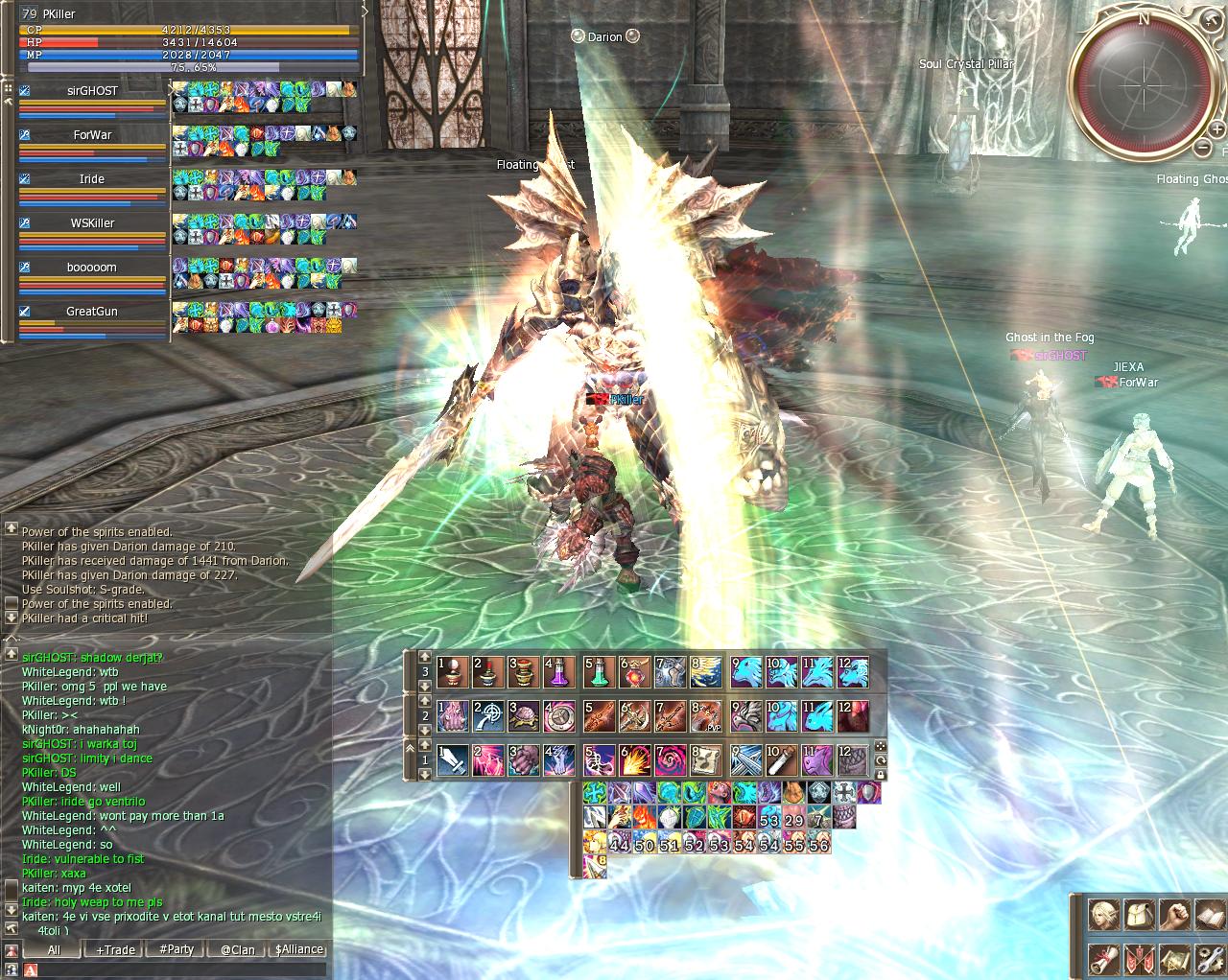The height and width of the screenshot is (980, 1228).
Task: Open the actions fist icon
Action: pos(1175,915)
